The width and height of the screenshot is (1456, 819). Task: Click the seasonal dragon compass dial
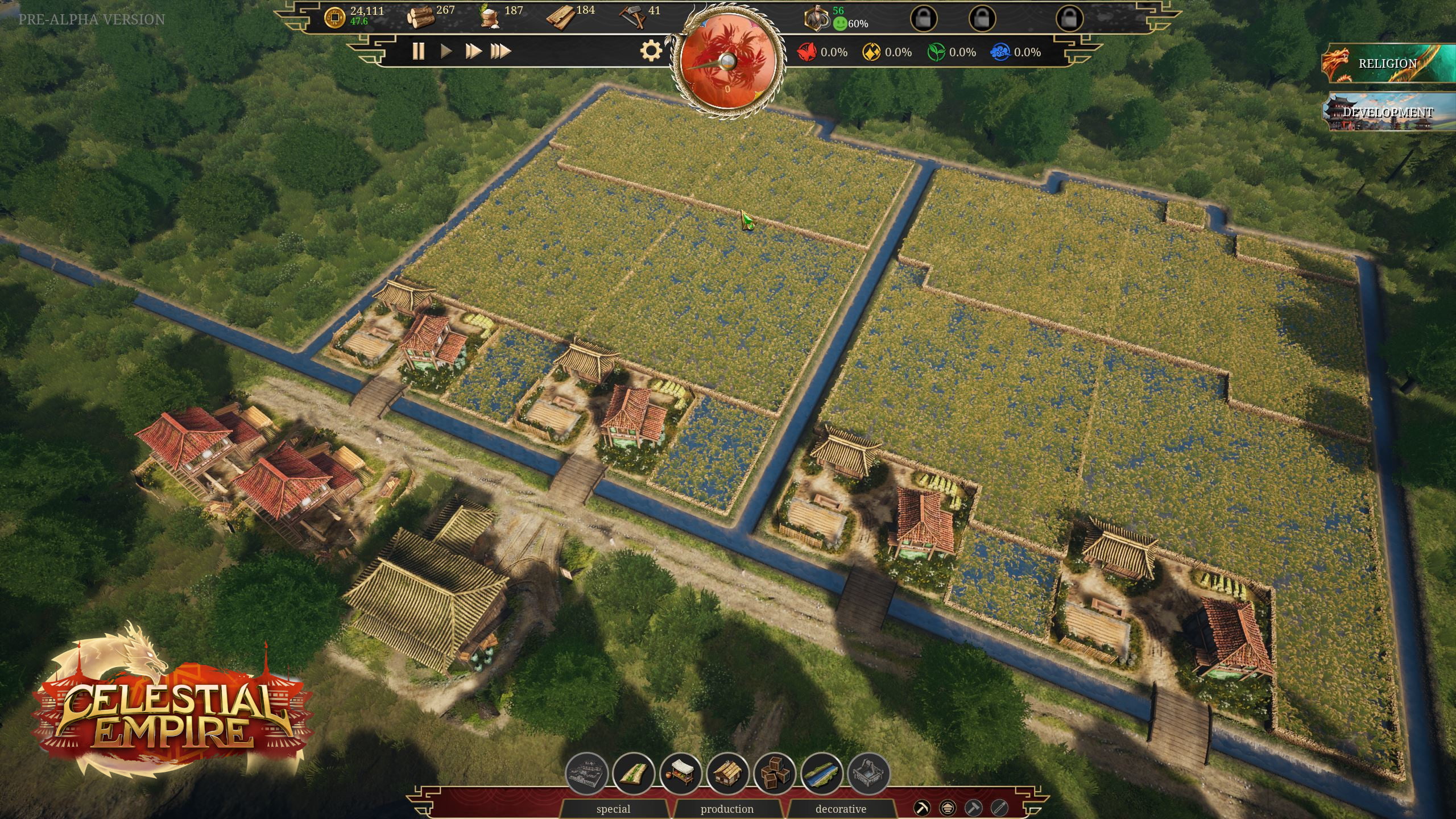point(727,63)
